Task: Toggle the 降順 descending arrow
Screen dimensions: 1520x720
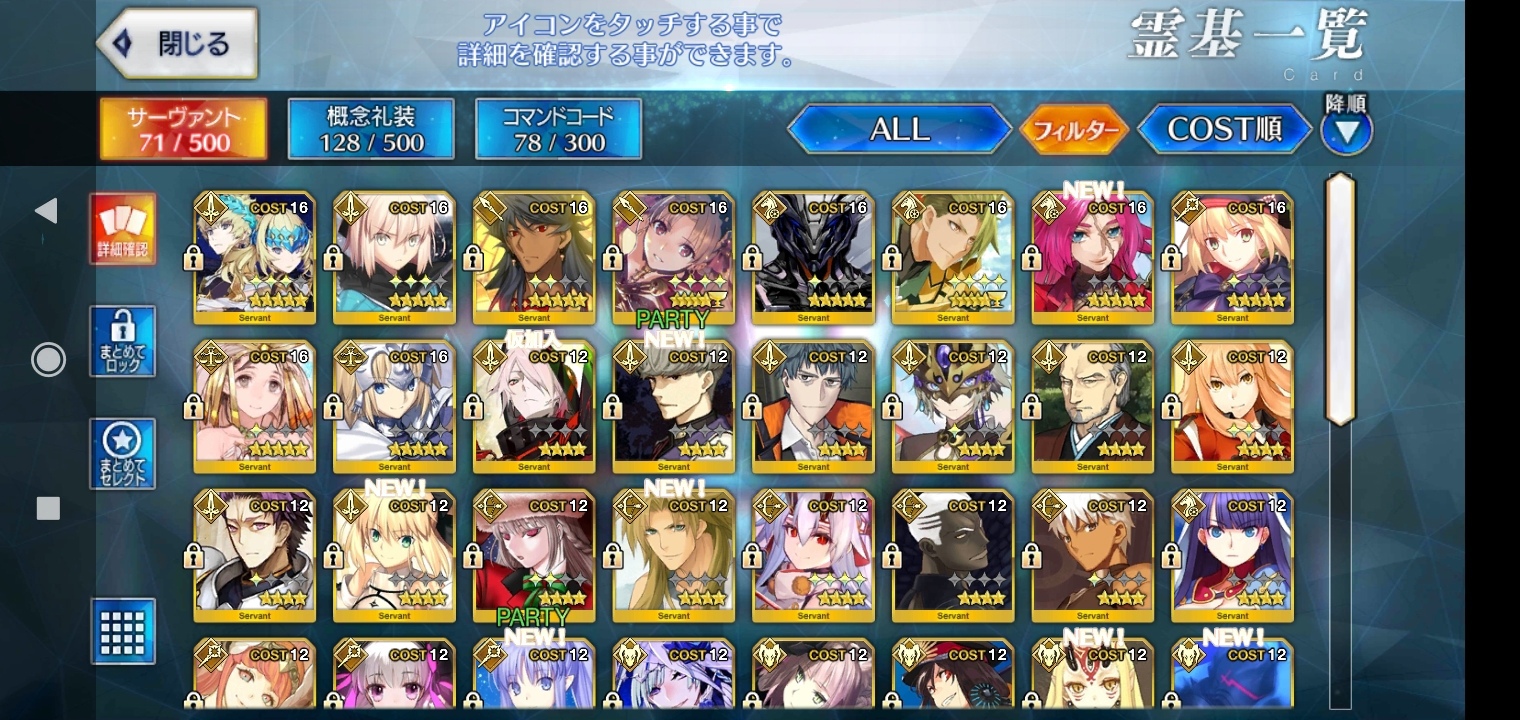Action: tap(1346, 130)
